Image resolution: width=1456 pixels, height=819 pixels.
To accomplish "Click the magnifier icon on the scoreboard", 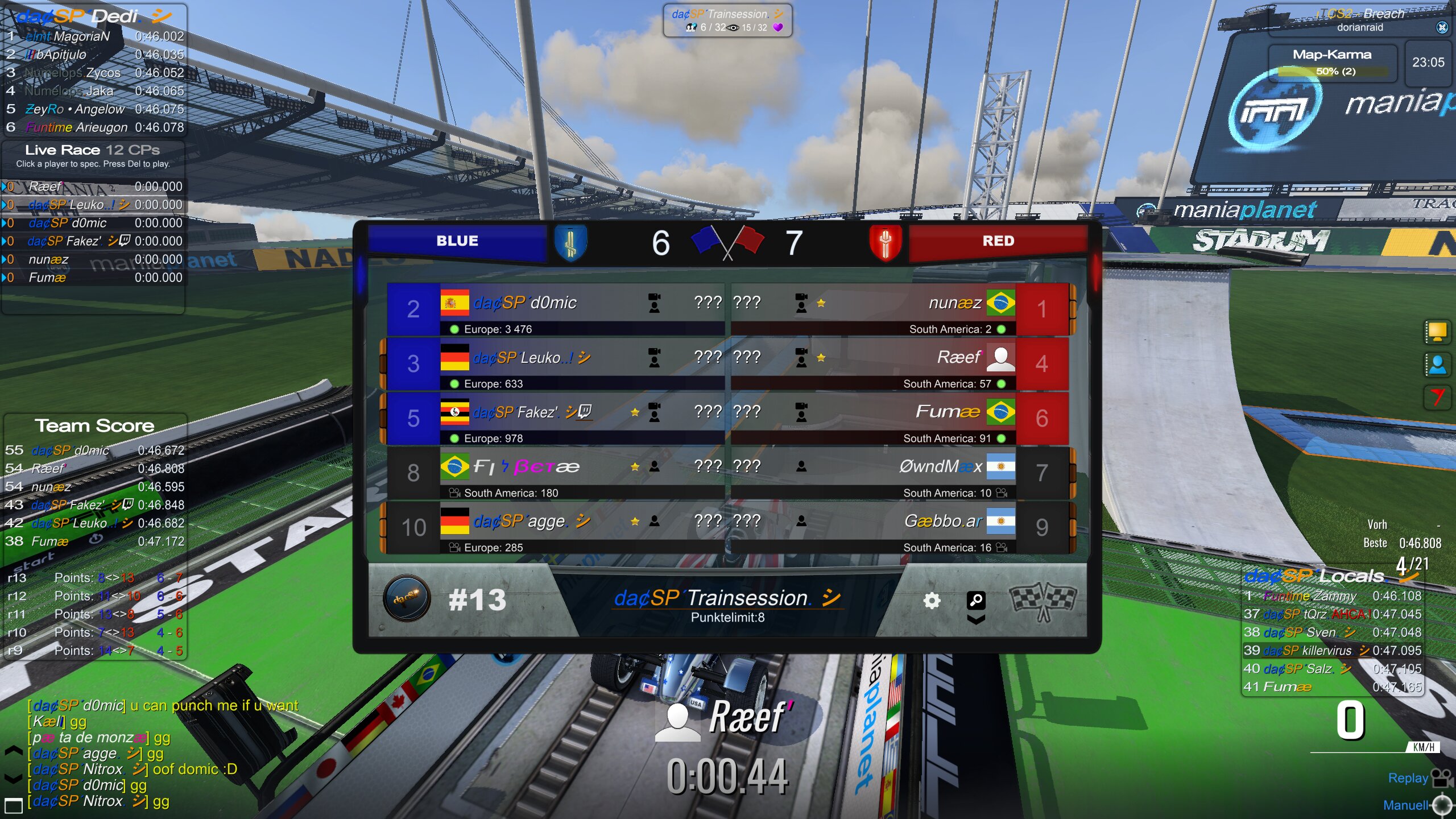I will click(975, 600).
